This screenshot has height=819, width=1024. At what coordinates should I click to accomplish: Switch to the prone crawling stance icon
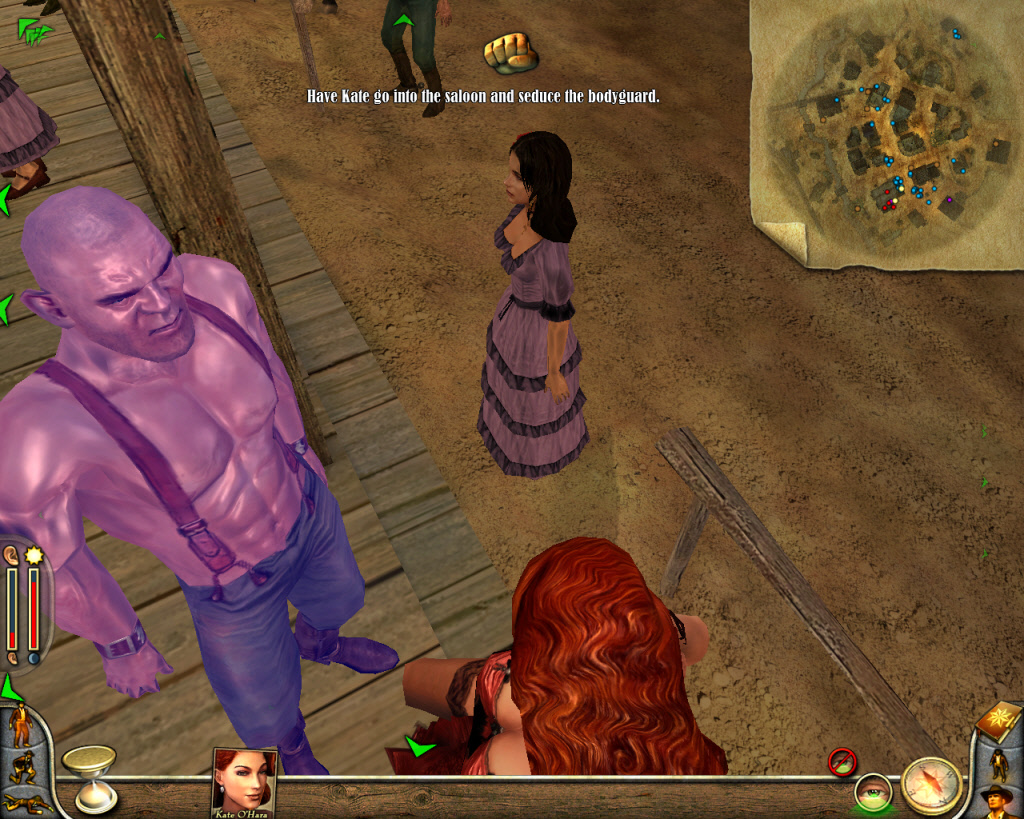[20, 801]
